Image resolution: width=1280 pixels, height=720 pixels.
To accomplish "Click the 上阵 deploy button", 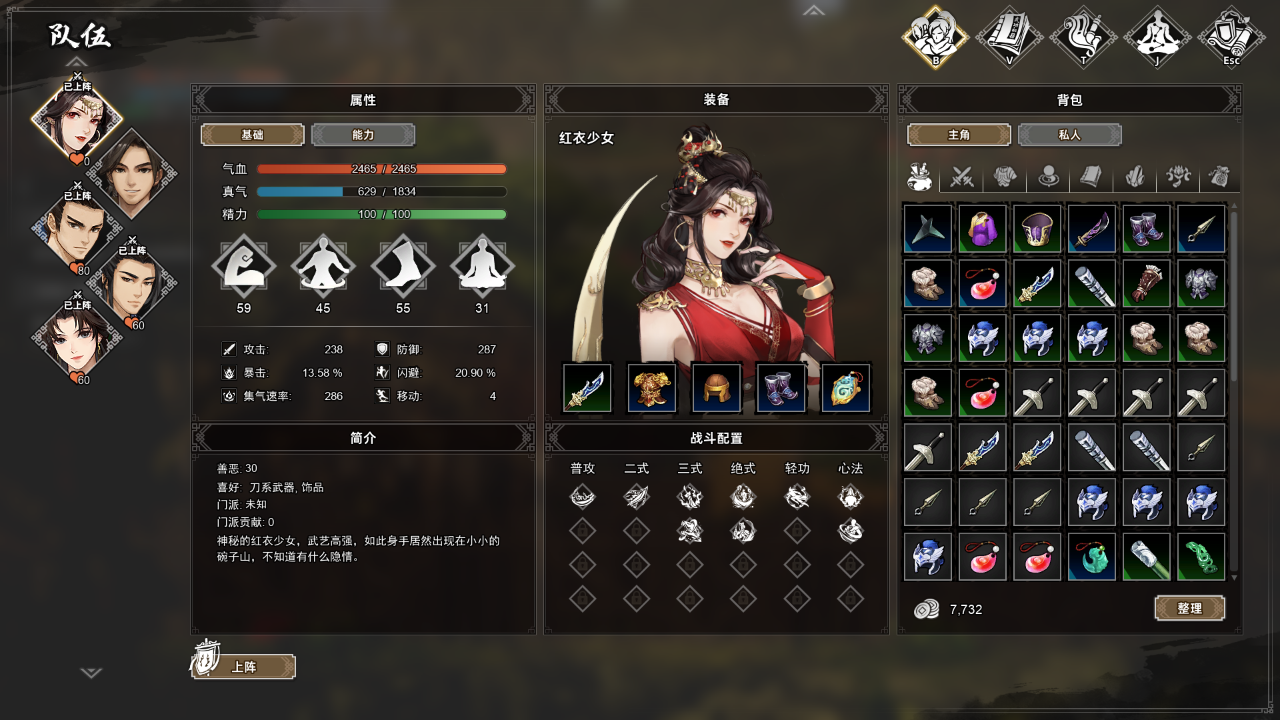I will (x=244, y=667).
